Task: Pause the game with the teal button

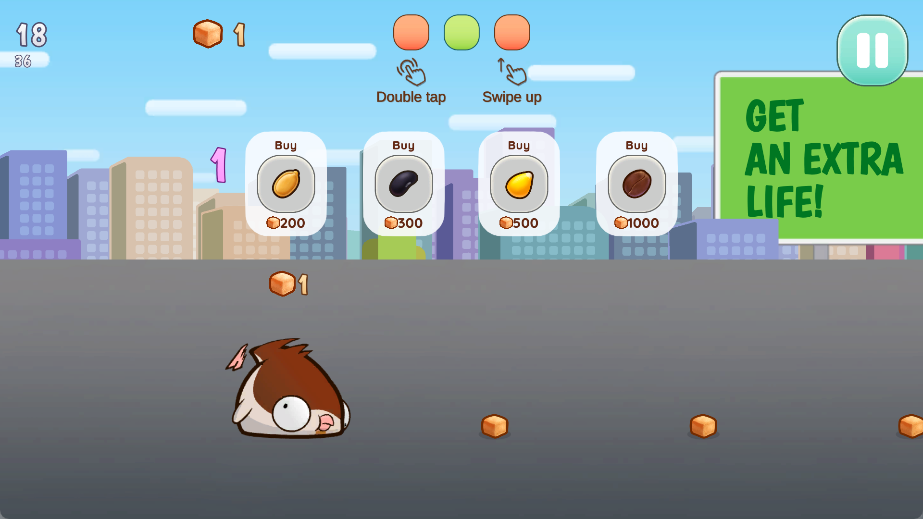Action: [871, 50]
